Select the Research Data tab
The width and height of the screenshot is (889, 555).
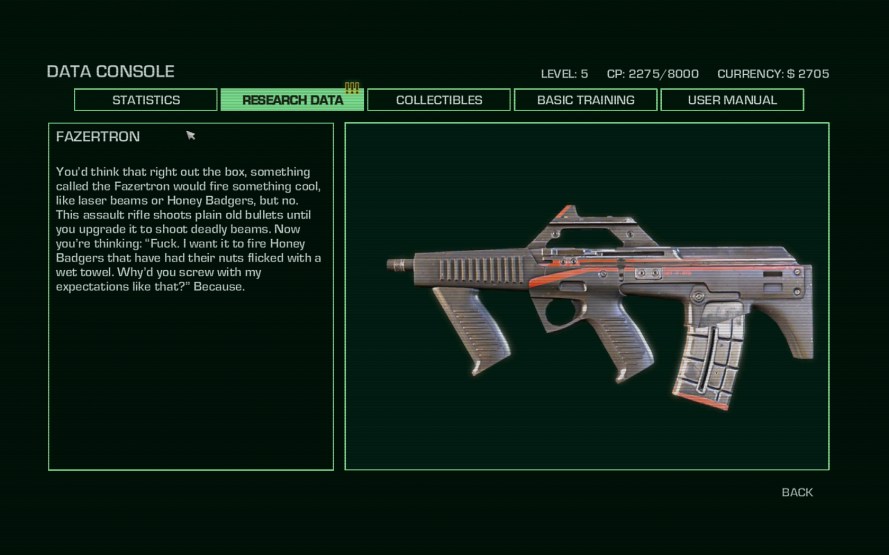click(x=292, y=100)
